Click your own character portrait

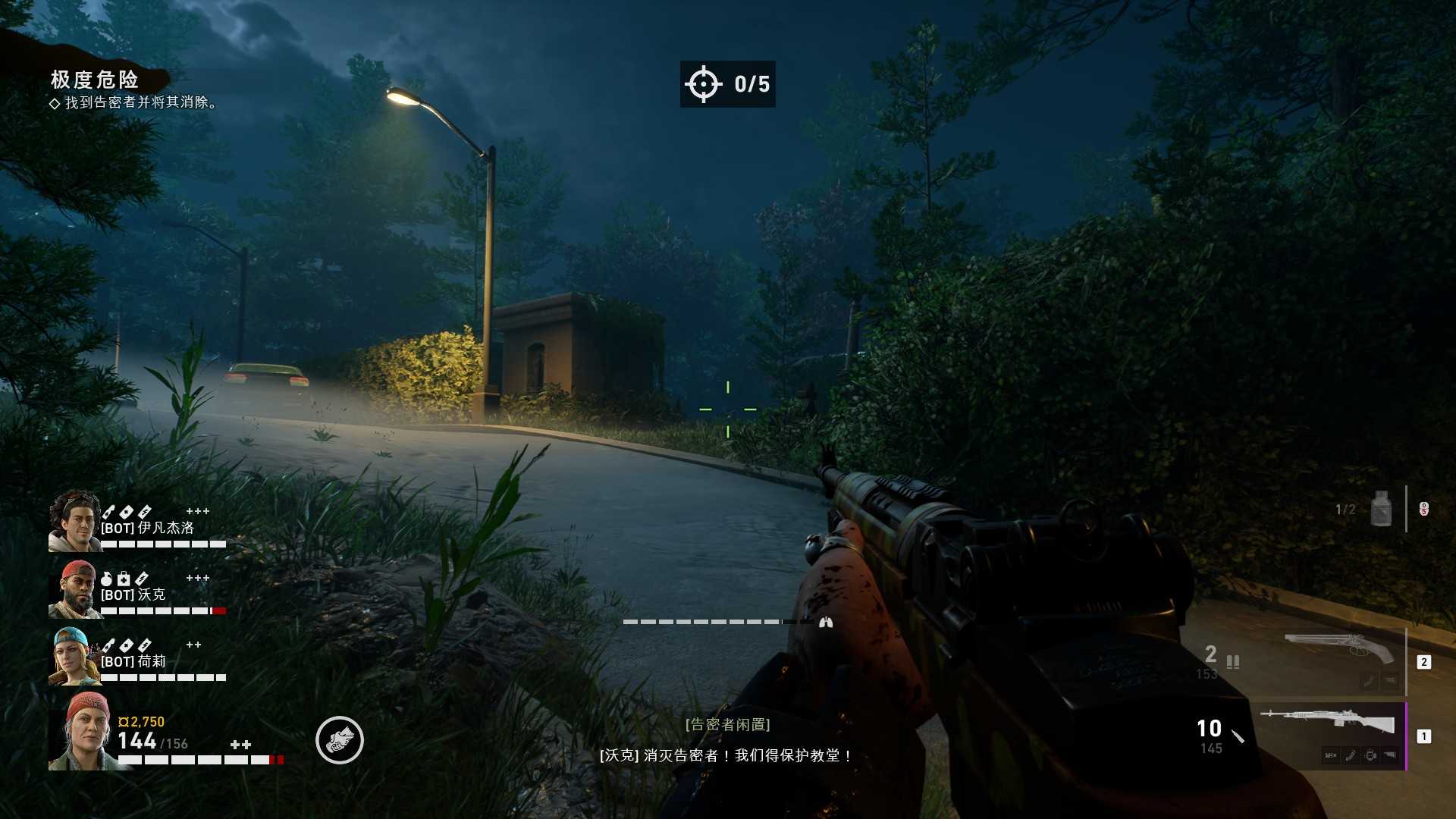[82, 731]
